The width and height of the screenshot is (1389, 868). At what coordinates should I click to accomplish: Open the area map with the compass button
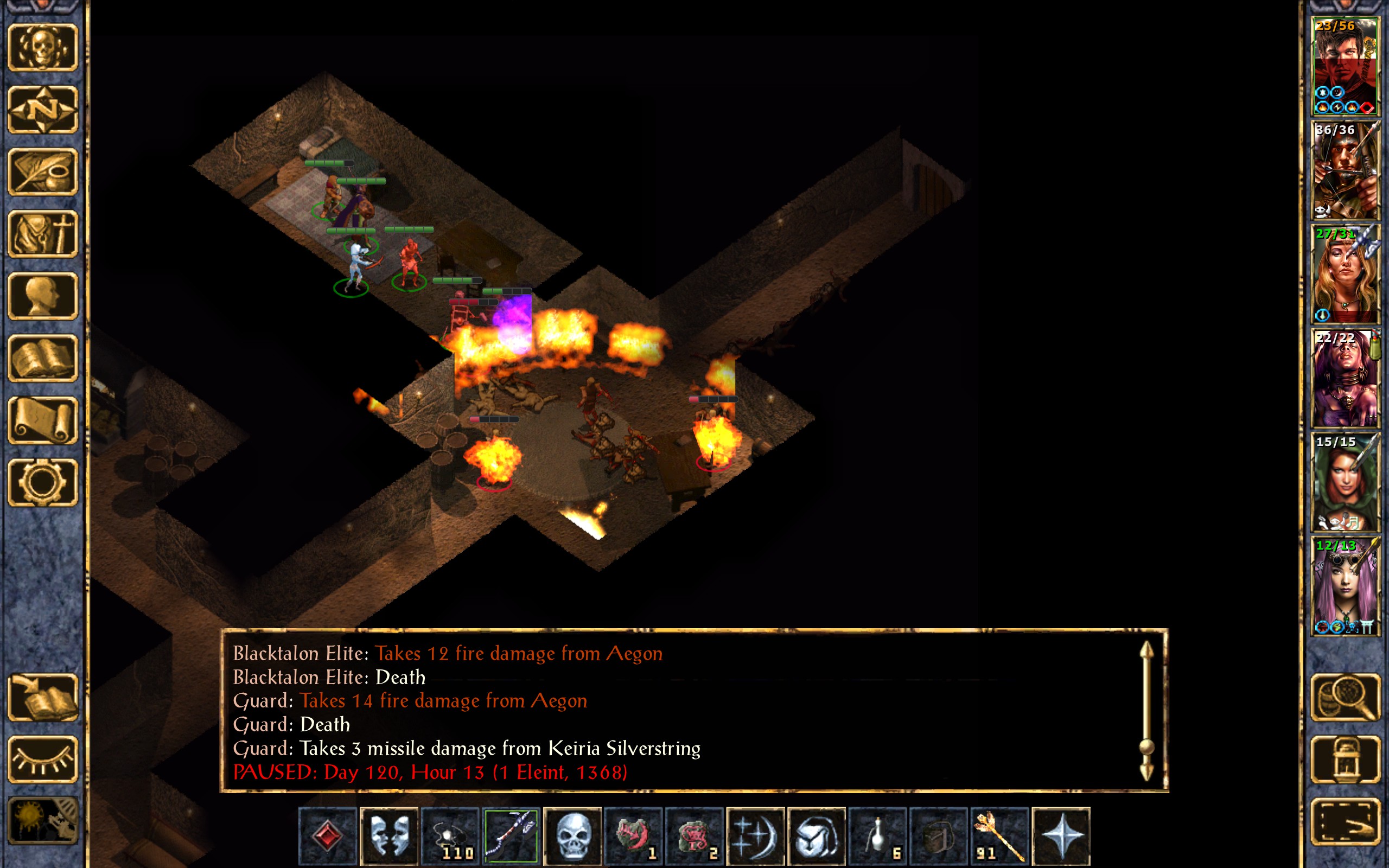pyautogui.click(x=42, y=109)
